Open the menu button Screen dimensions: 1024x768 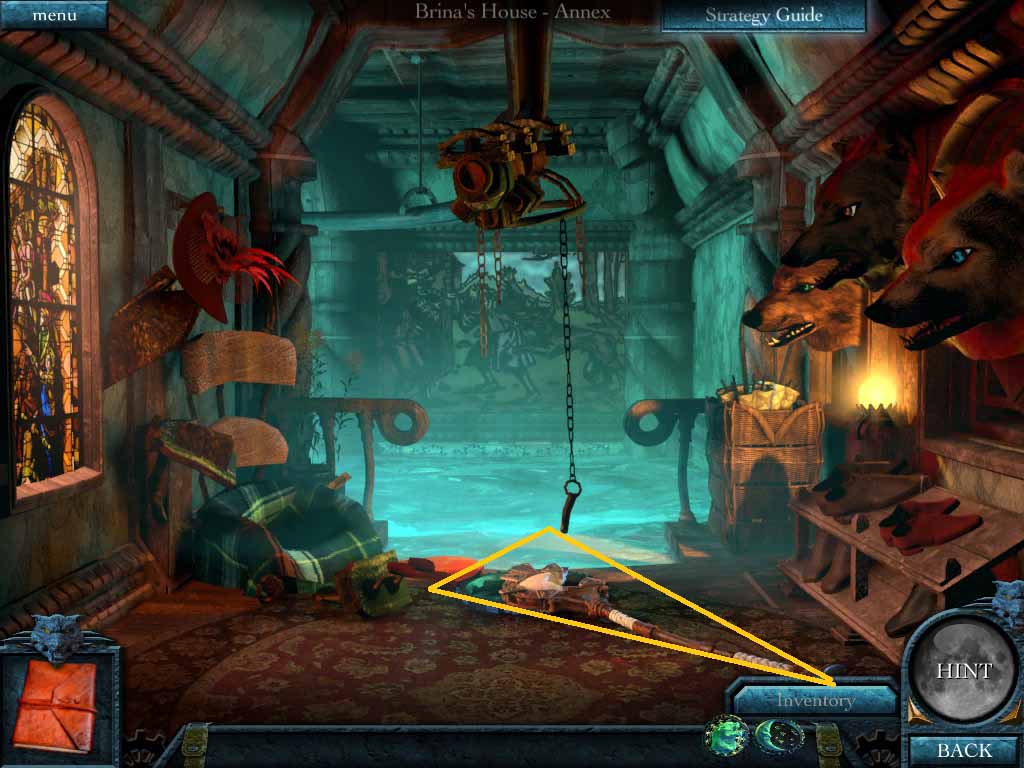[53, 16]
